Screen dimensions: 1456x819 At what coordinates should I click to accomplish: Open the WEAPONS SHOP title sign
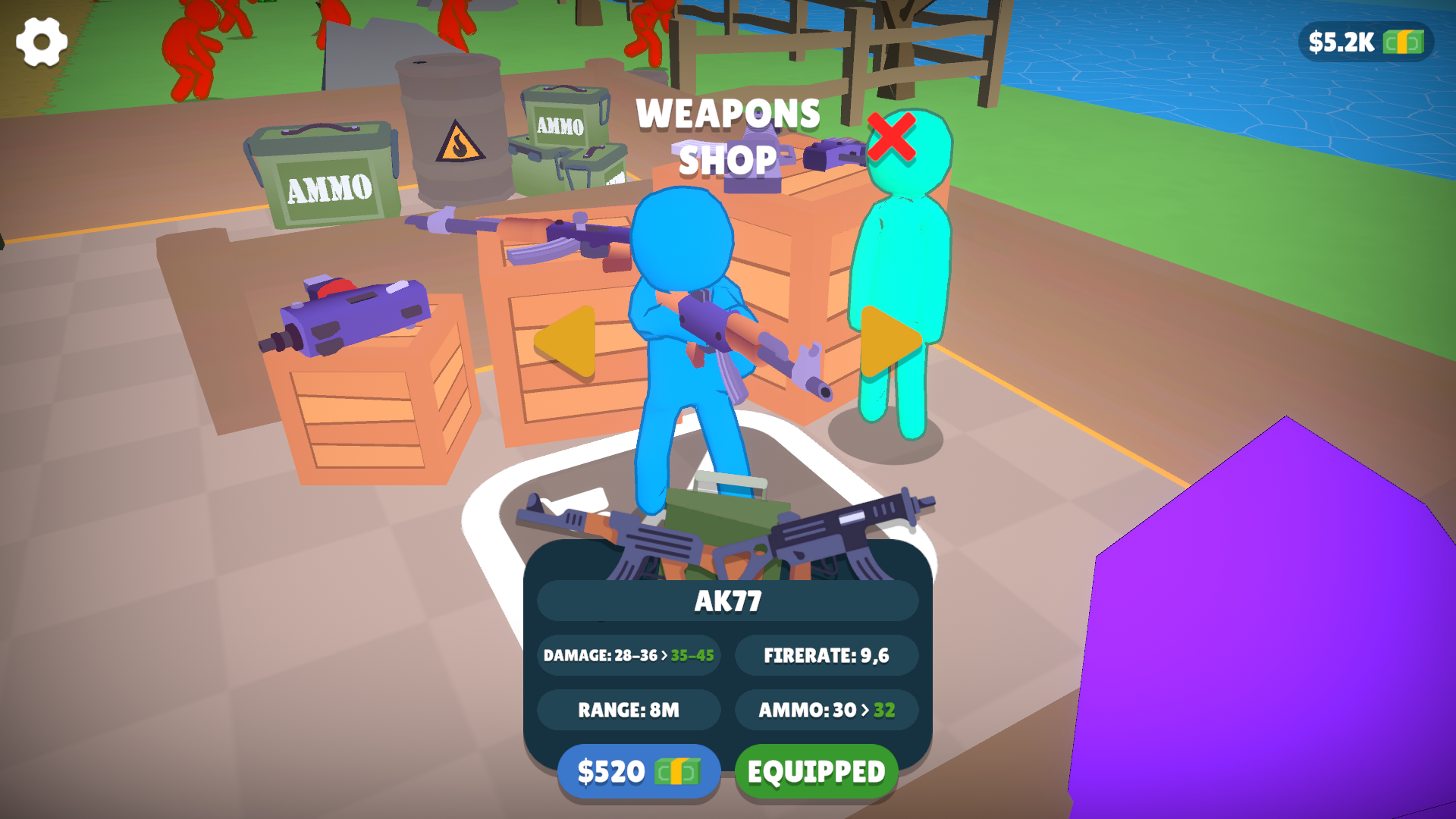pos(728,136)
